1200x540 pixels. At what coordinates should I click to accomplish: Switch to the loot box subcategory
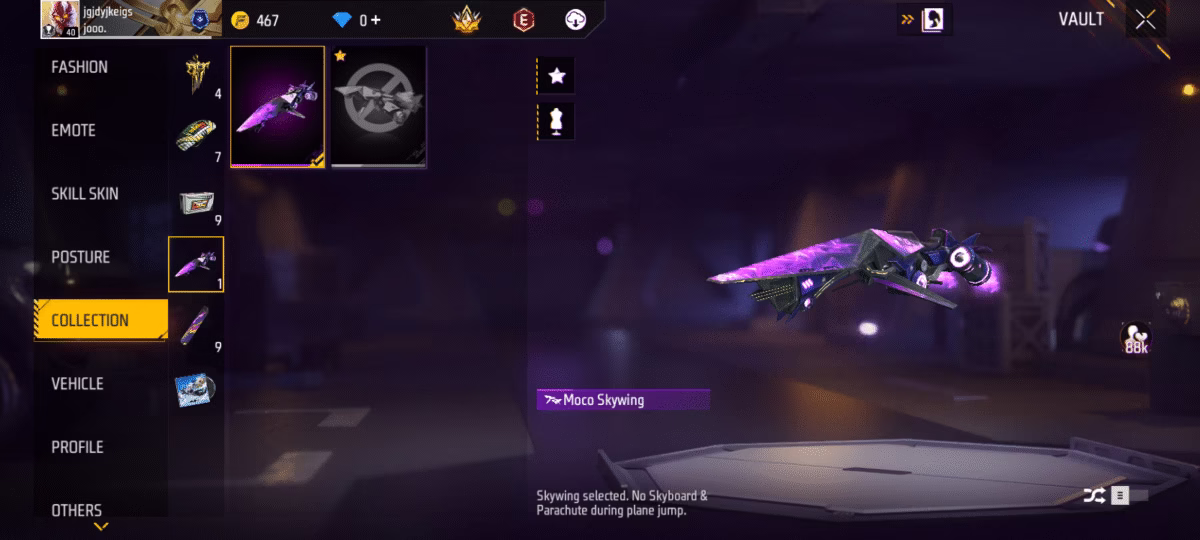pos(196,201)
